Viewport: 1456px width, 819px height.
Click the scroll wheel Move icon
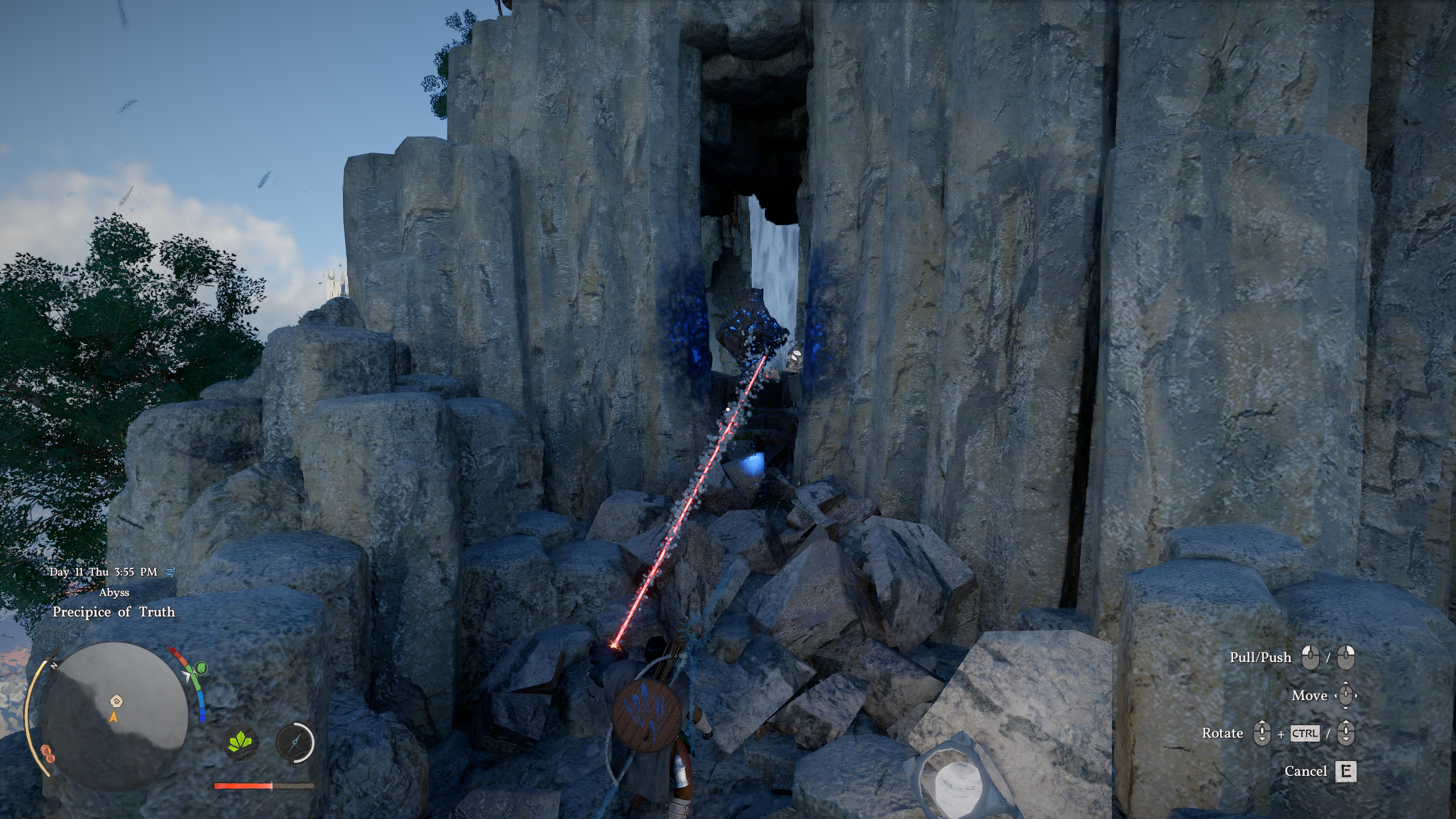(1345, 696)
